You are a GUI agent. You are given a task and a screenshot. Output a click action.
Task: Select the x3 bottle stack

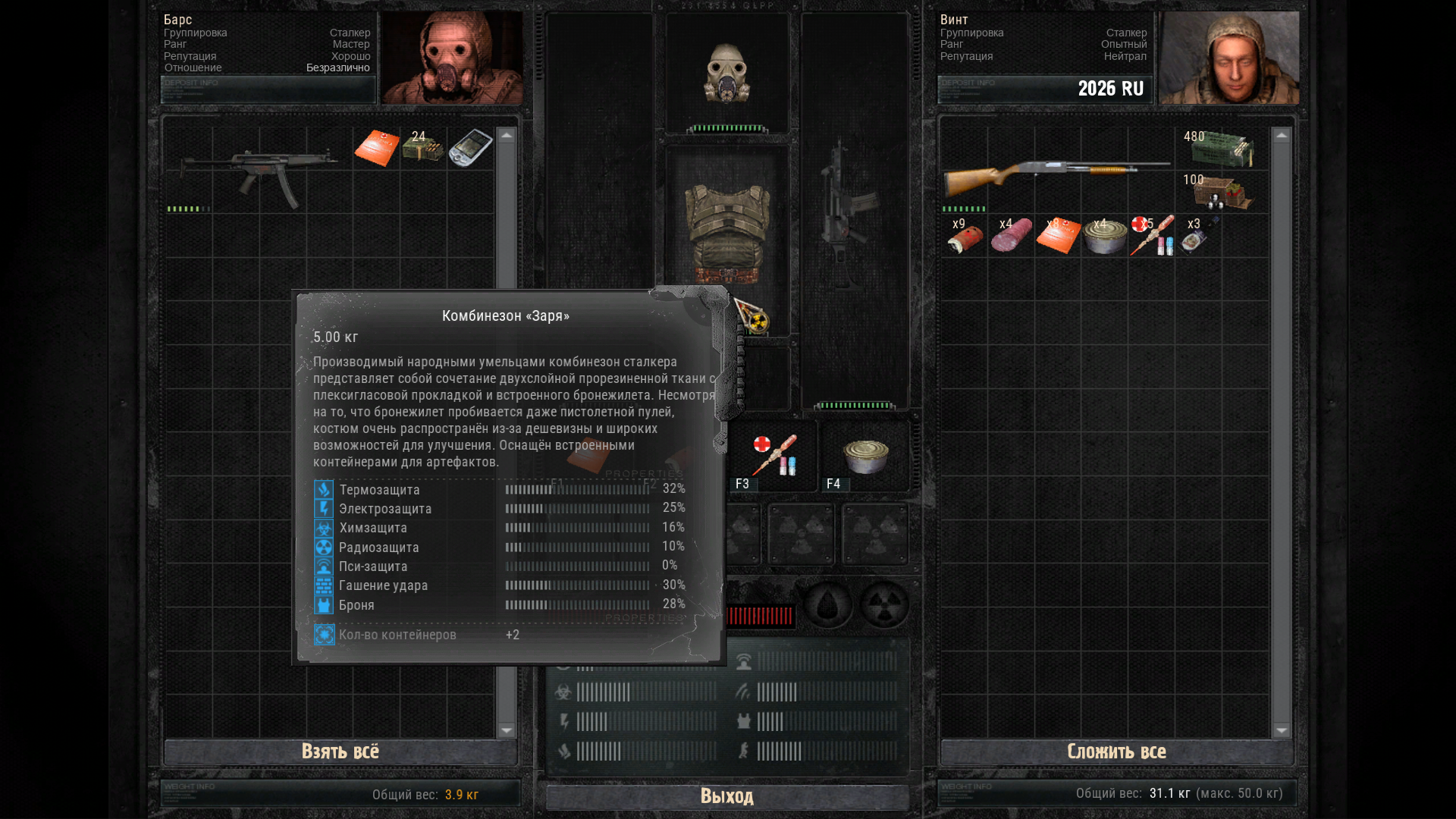[1197, 237]
